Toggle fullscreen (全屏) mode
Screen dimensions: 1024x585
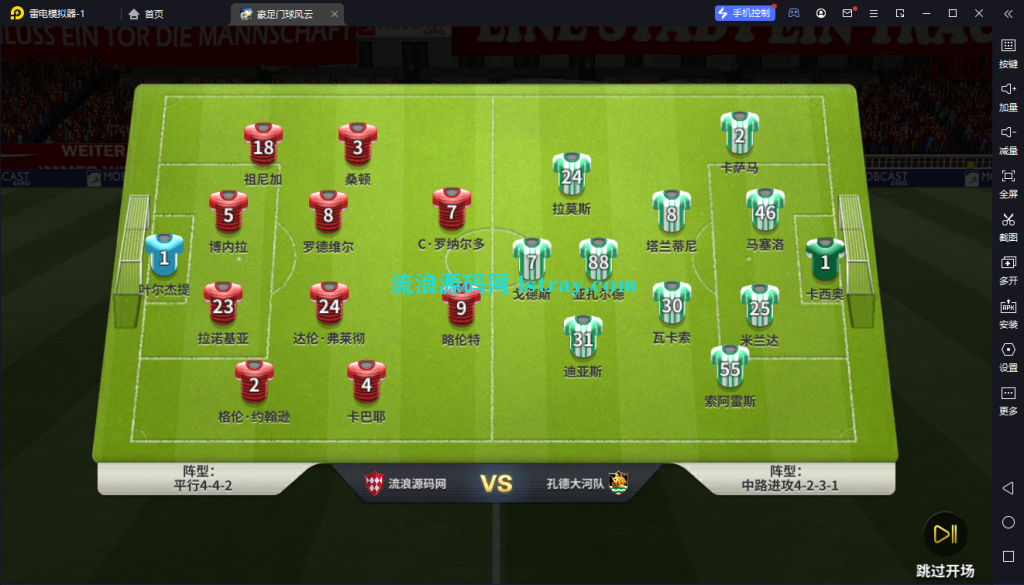point(1008,181)
